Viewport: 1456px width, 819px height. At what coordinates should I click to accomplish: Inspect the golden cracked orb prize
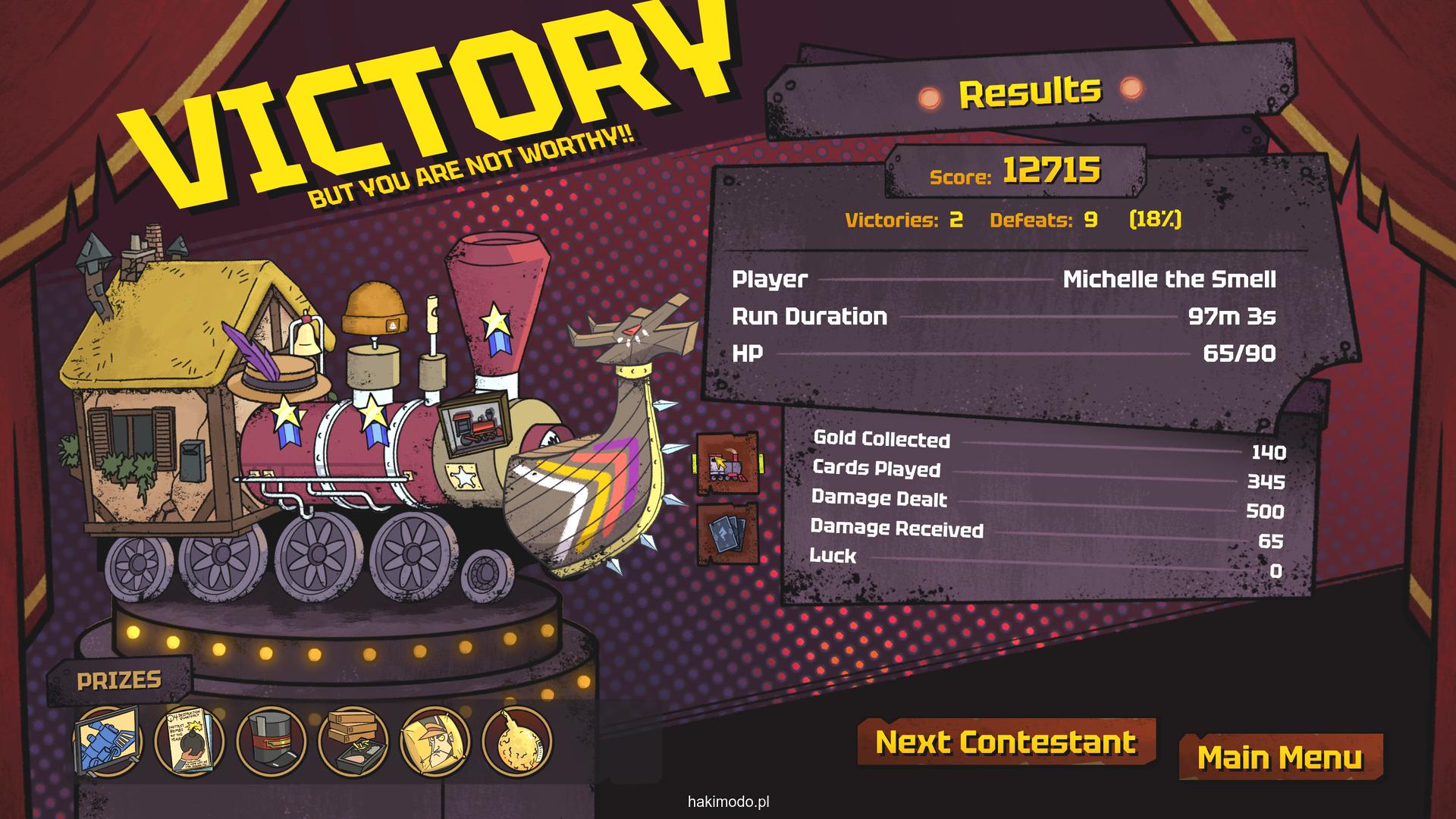[516, 741]
